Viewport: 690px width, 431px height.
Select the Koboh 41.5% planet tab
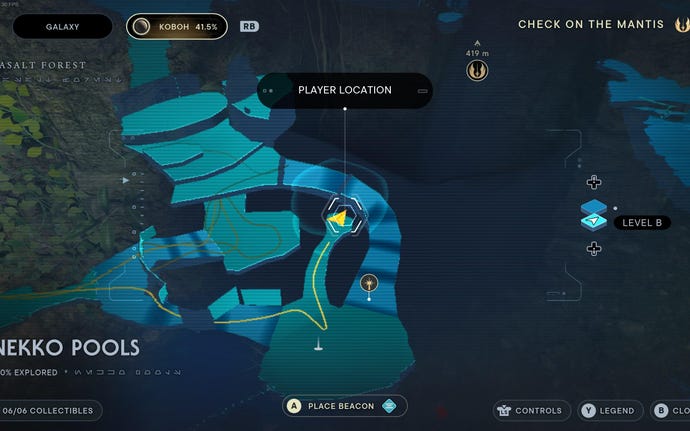click(176, 26)
